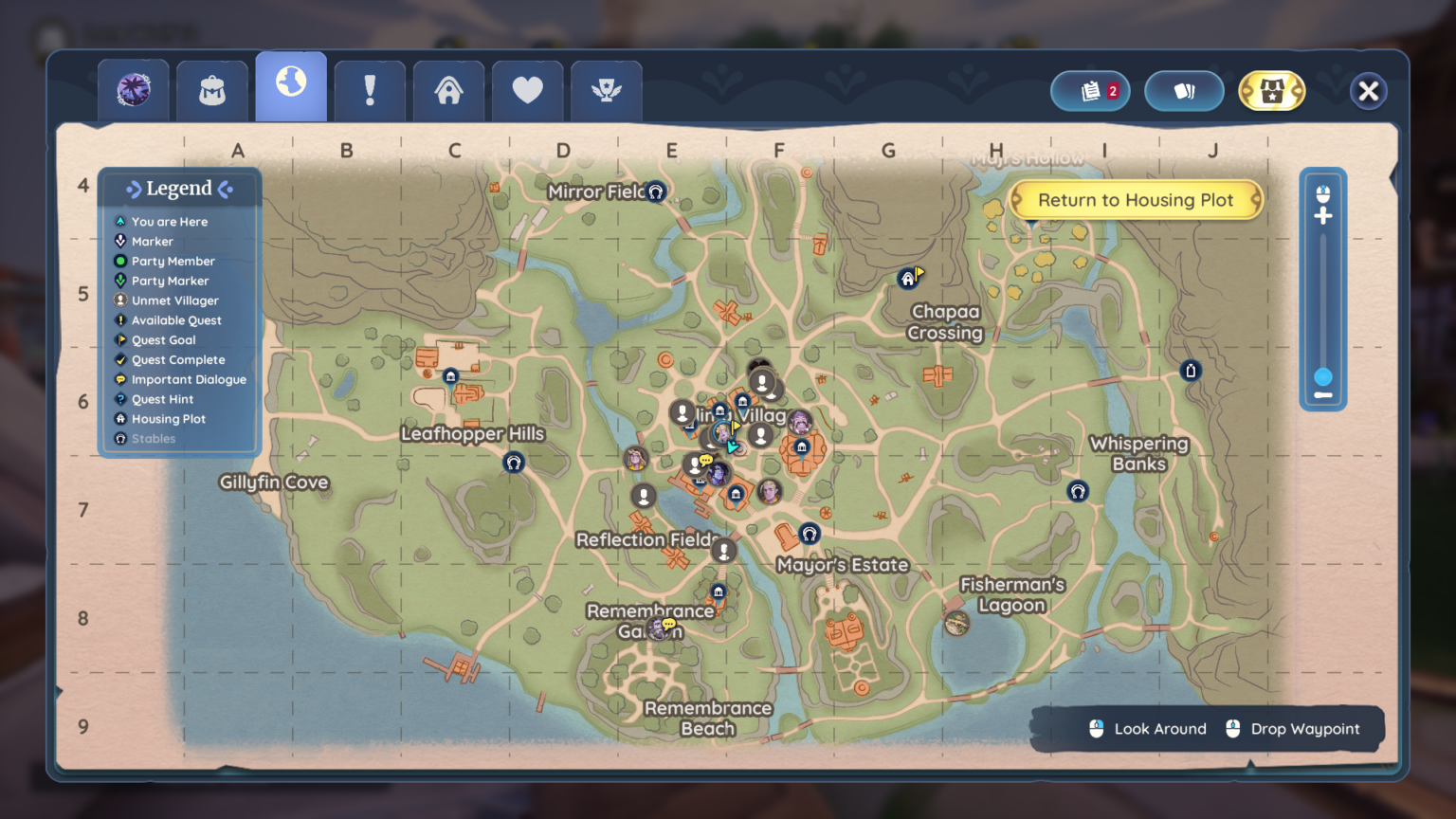The height and width of the screenshot is (819, 1456).
Task: Open the quests exclamation tab
Action: point(370,90)
